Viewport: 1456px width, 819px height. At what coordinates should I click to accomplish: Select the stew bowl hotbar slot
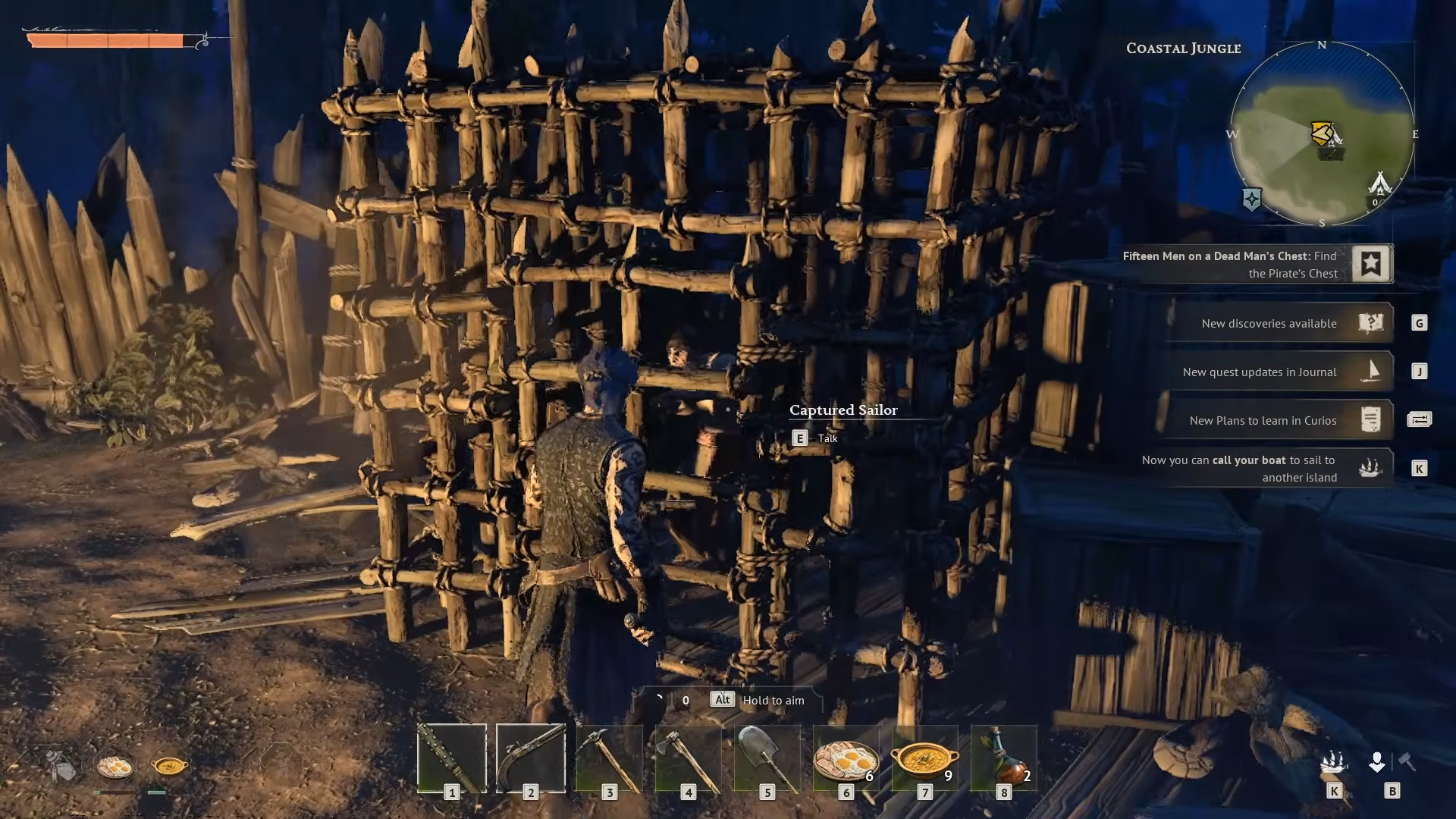pyautogui.click(x=925, y=758)
